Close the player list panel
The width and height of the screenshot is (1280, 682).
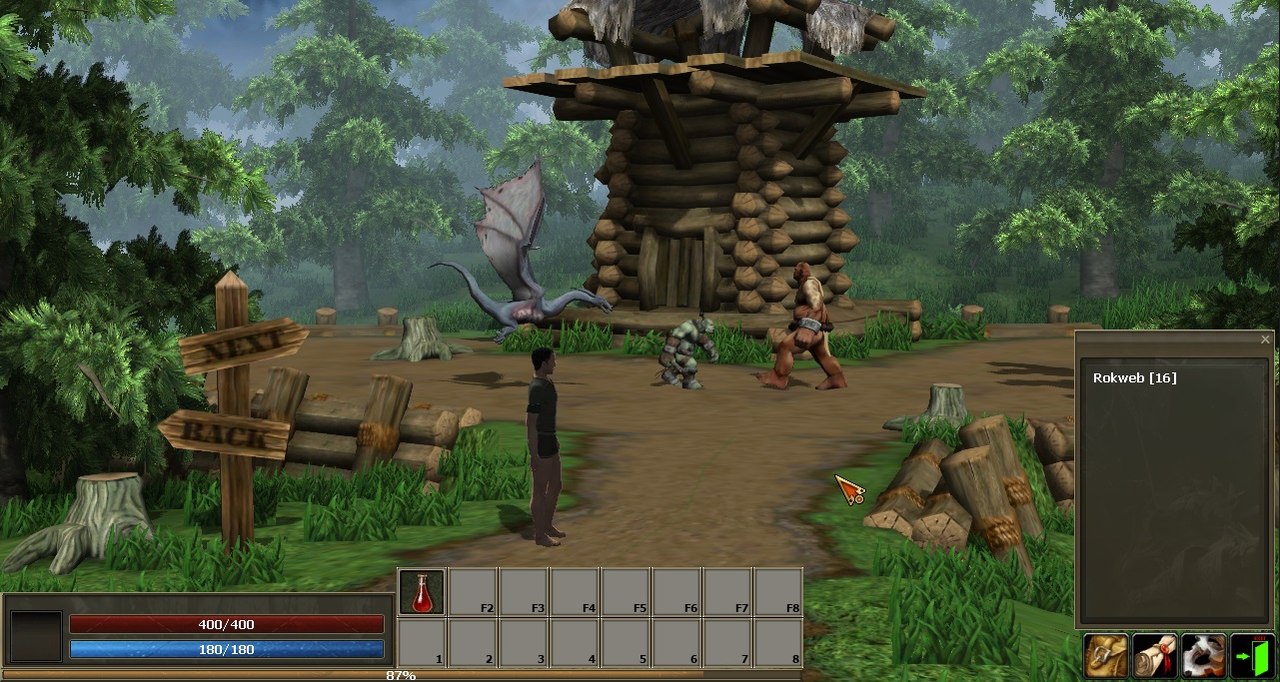[x=1265, y=340]
